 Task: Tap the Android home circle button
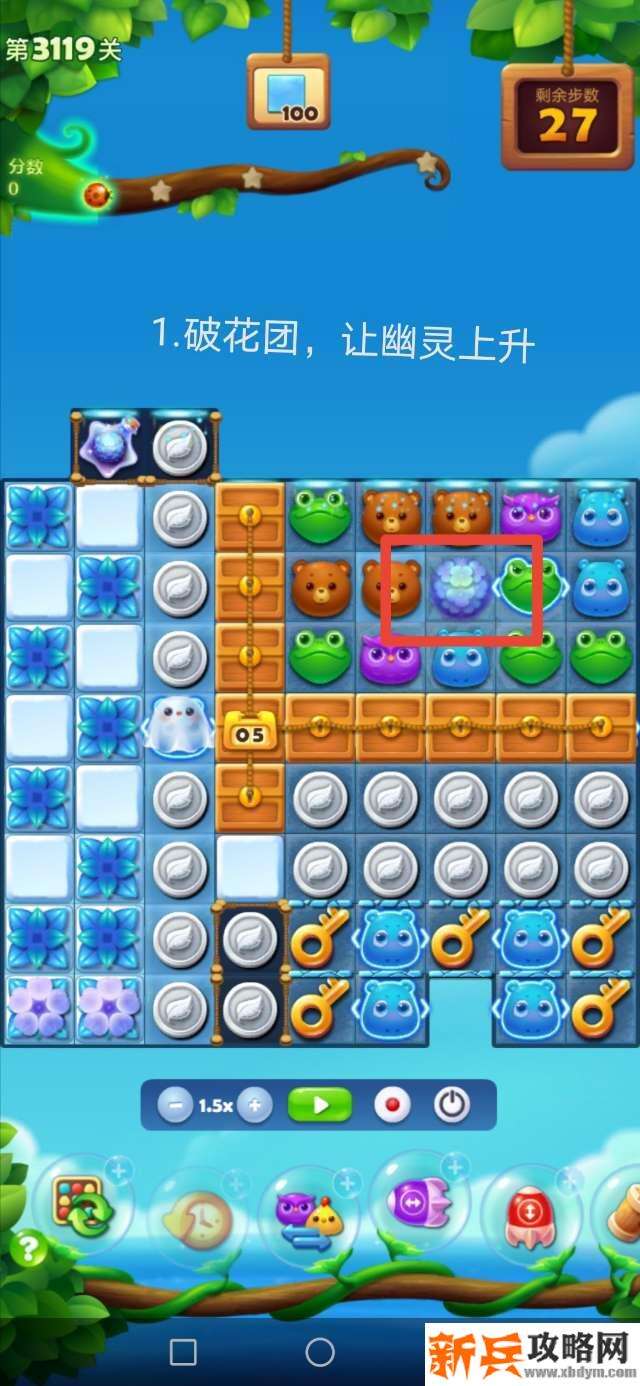pyautogui.click(x=320, y=1352)
